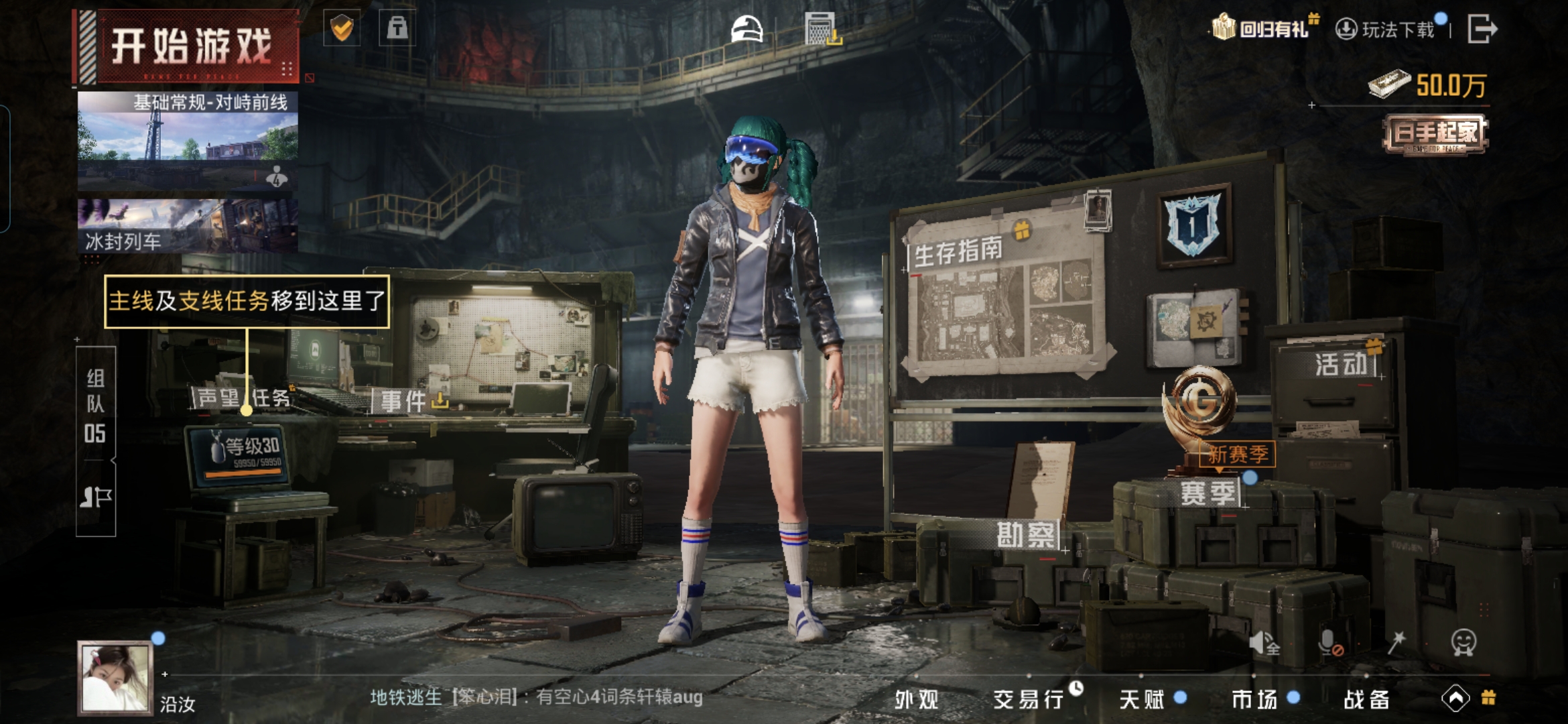Open the 任务 missions panel
Viewport: 1568px width, 724px height.
coord(271,398)
